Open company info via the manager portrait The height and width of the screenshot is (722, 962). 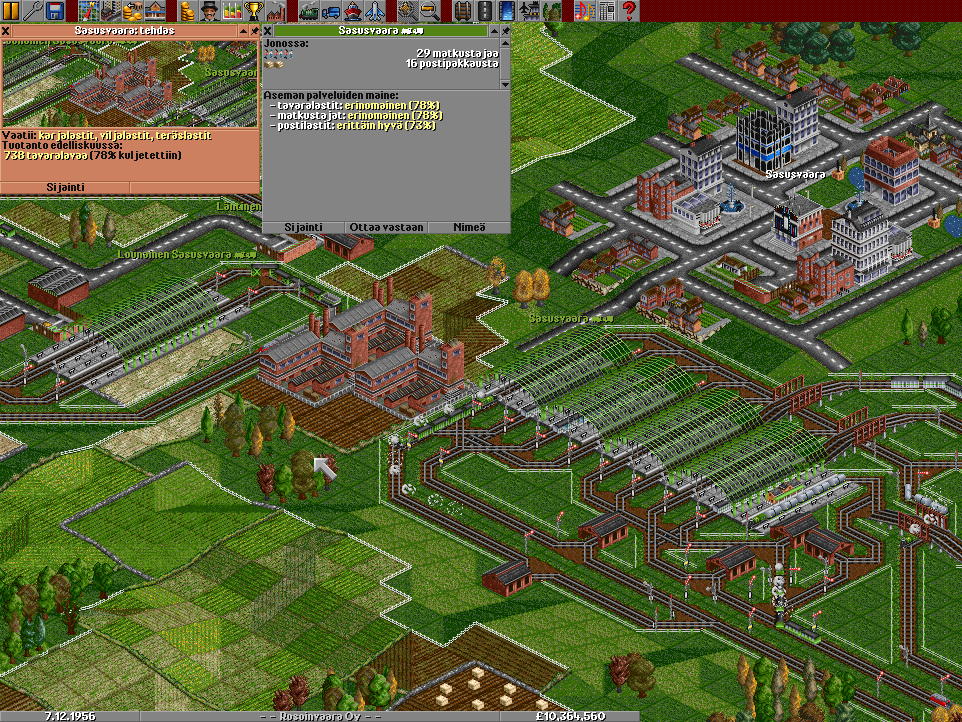208,11
